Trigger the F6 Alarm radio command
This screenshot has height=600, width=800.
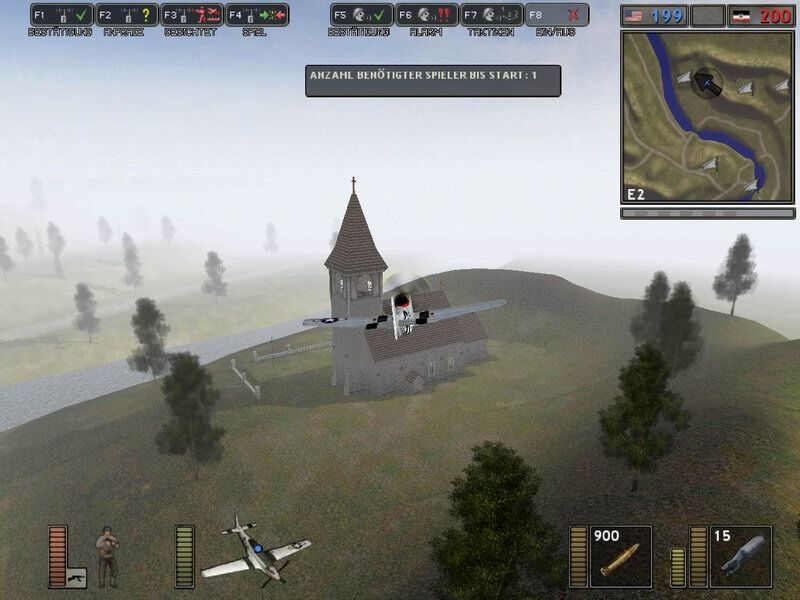(x=426, y=15)
